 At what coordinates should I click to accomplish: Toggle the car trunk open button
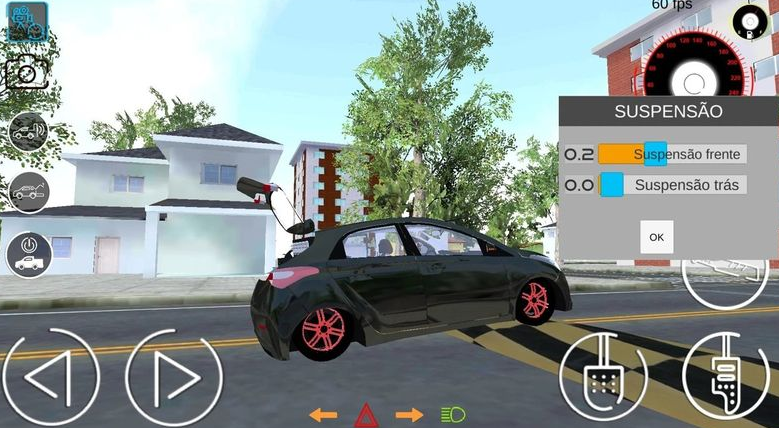pos(28,191)
